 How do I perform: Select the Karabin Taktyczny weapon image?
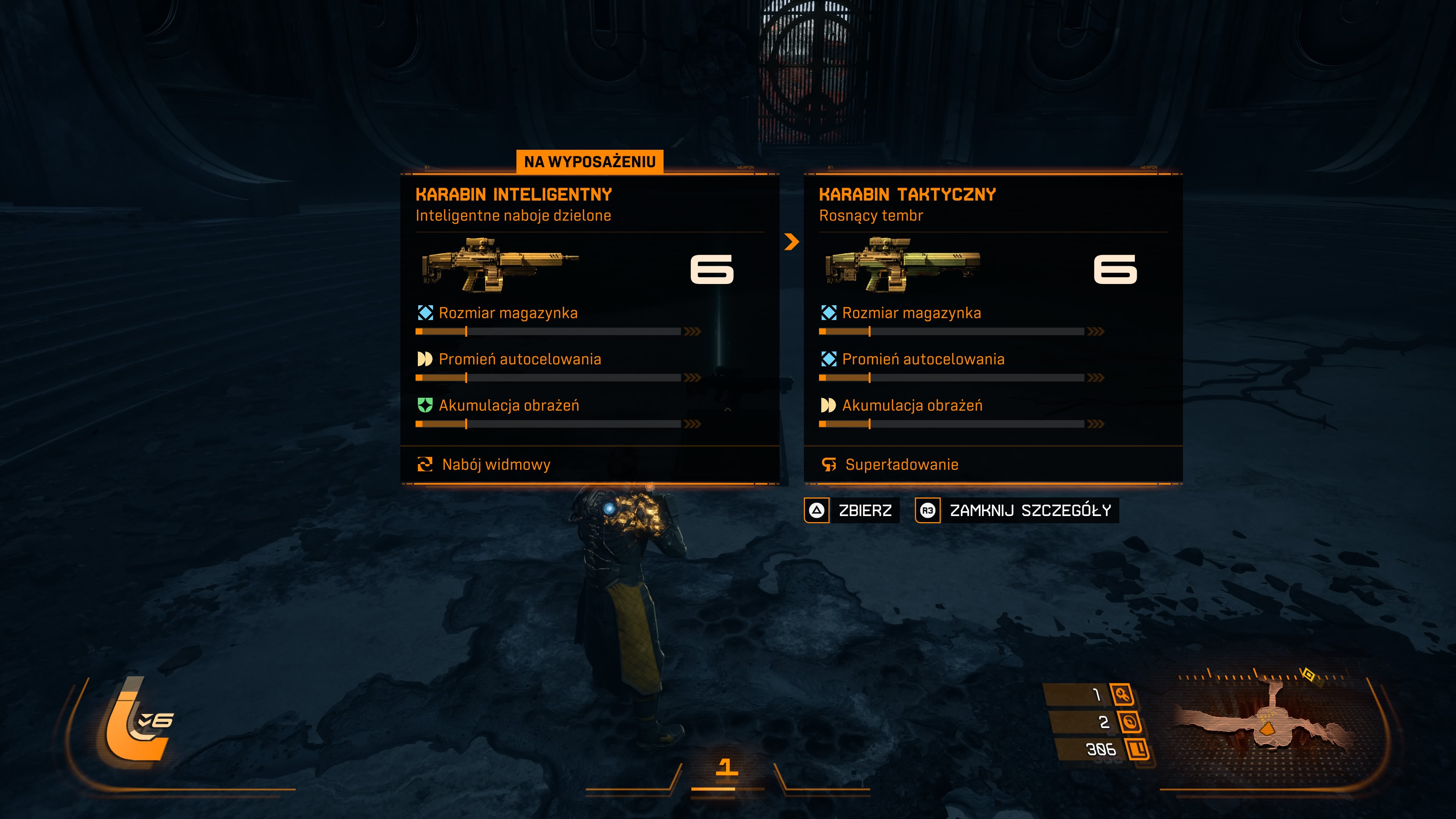(903, 265)
